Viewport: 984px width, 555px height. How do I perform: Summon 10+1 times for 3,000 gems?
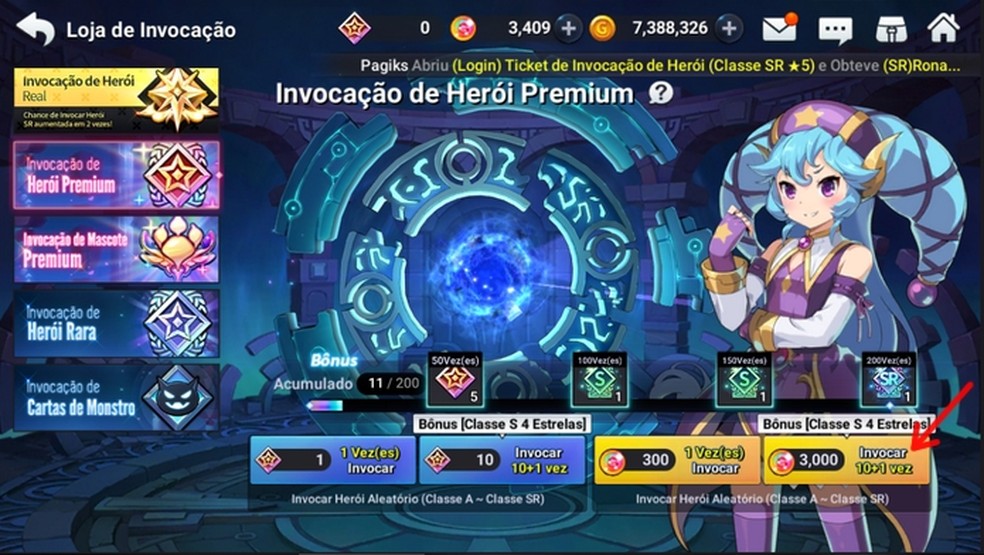point(846,460)
